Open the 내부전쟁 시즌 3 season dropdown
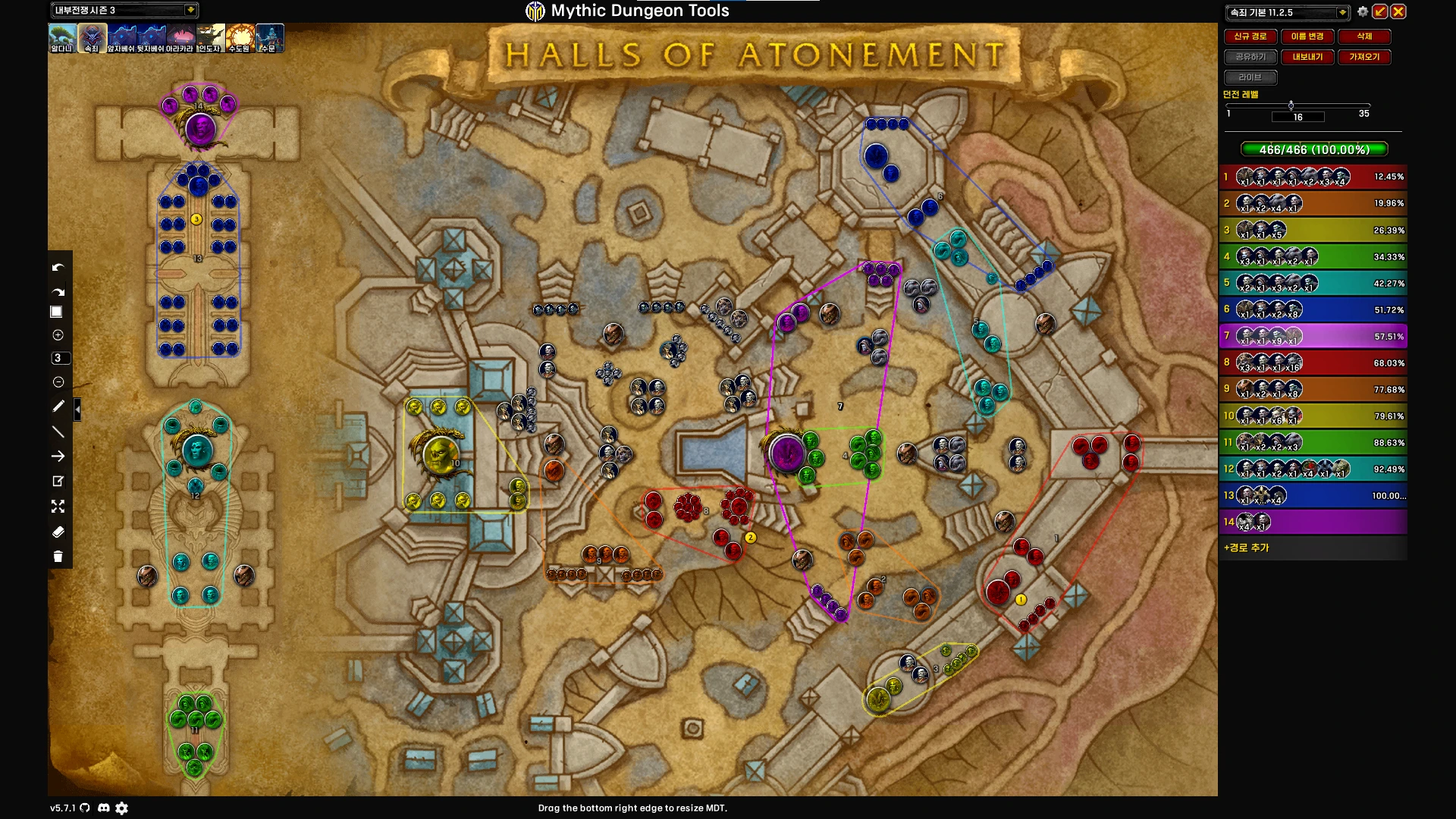Screen dimensions: 1456x819 point(190,10)
